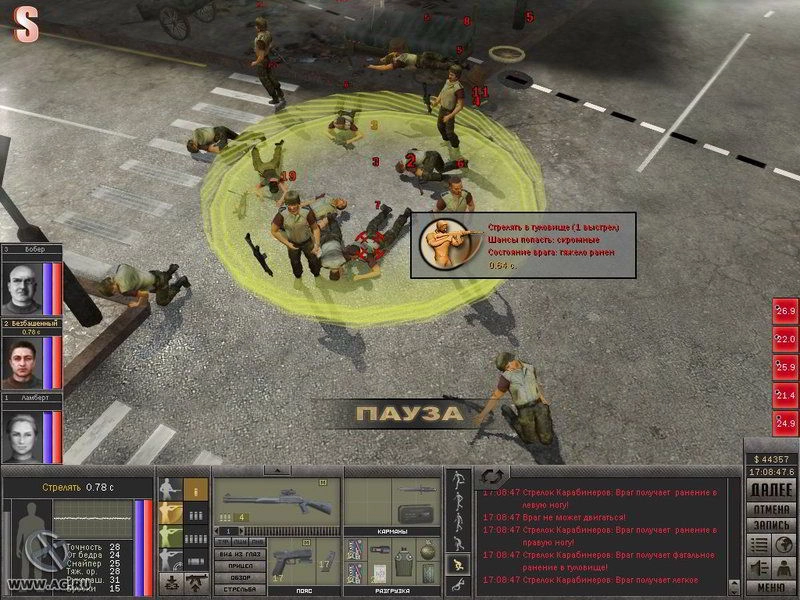Image resolution: width=800 pixels, height=600 pixels.
Task: Select the shotgun in the weapon slot
Action: point(275,497)
